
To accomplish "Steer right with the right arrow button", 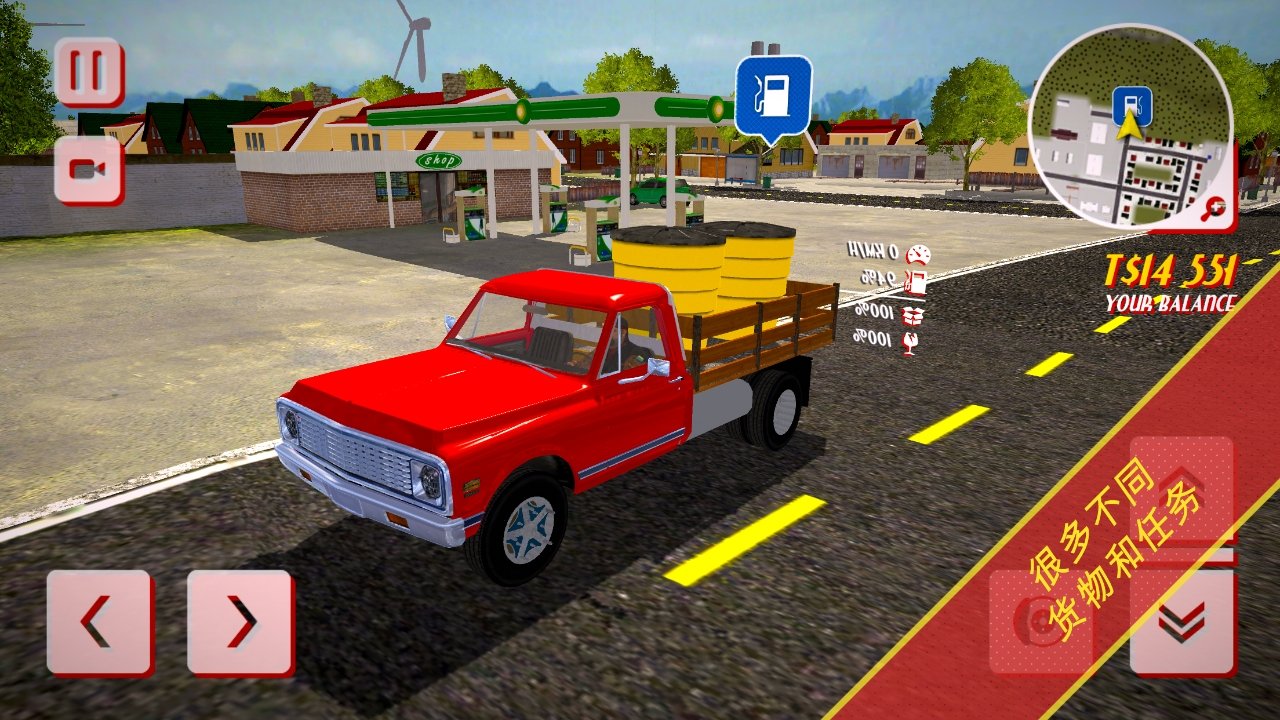I will pos(240,622).
